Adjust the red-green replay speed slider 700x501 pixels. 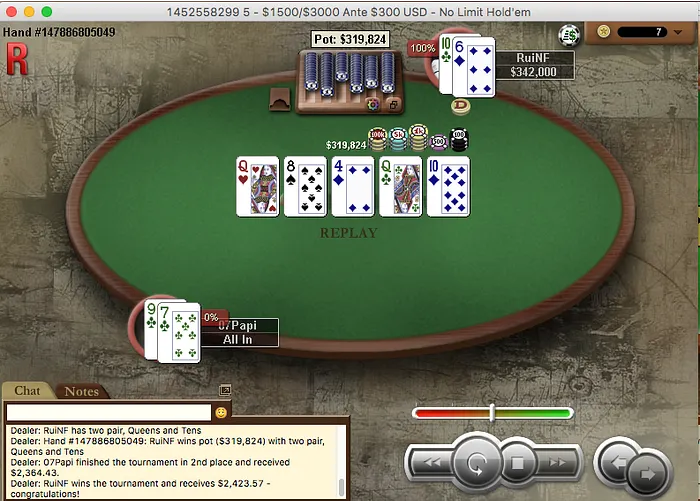pyautogui.click(x=492, y=413)
